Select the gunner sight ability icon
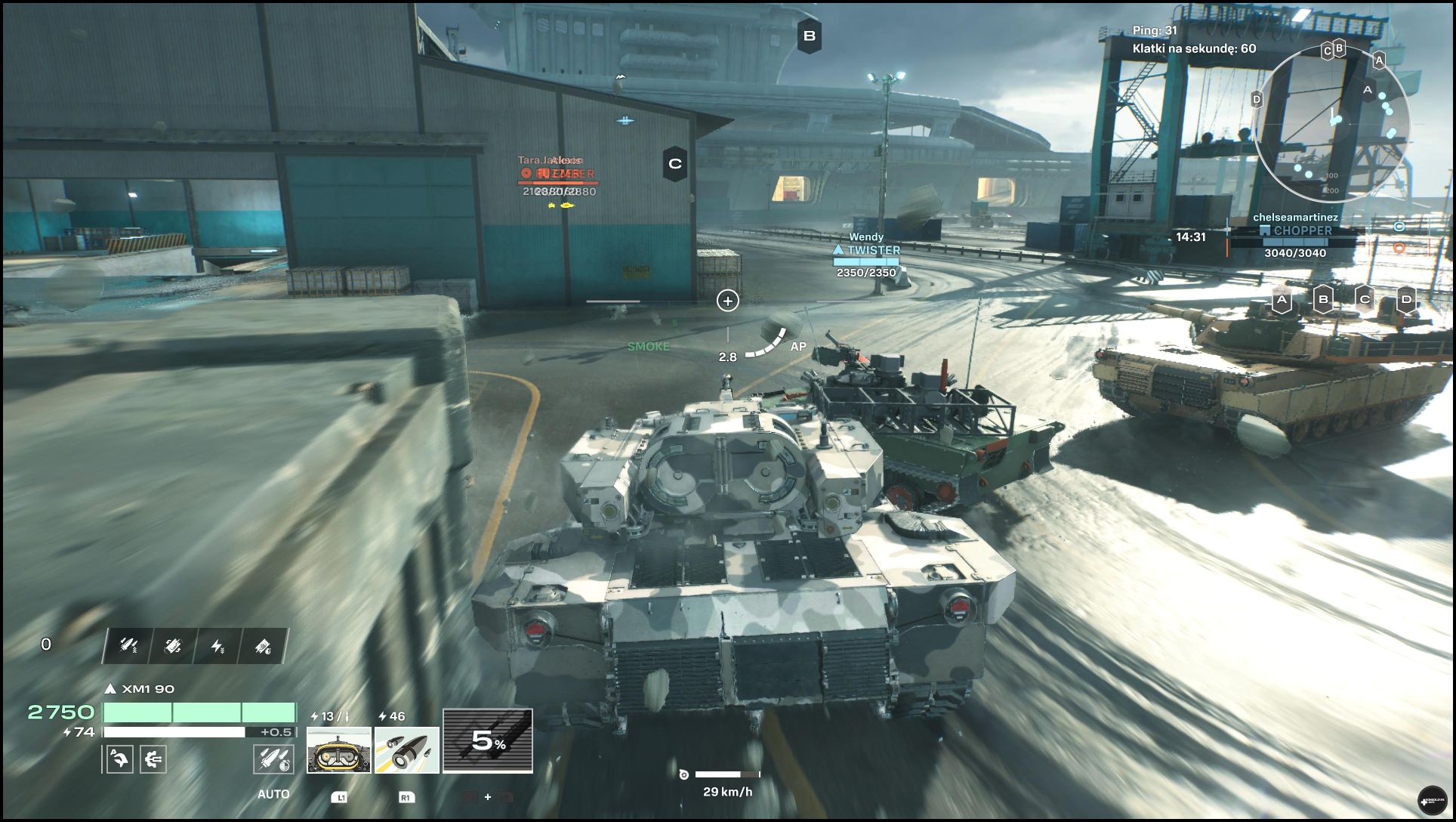The height and width of the screenshot is (822, 1456). click(x=339, y=749)
